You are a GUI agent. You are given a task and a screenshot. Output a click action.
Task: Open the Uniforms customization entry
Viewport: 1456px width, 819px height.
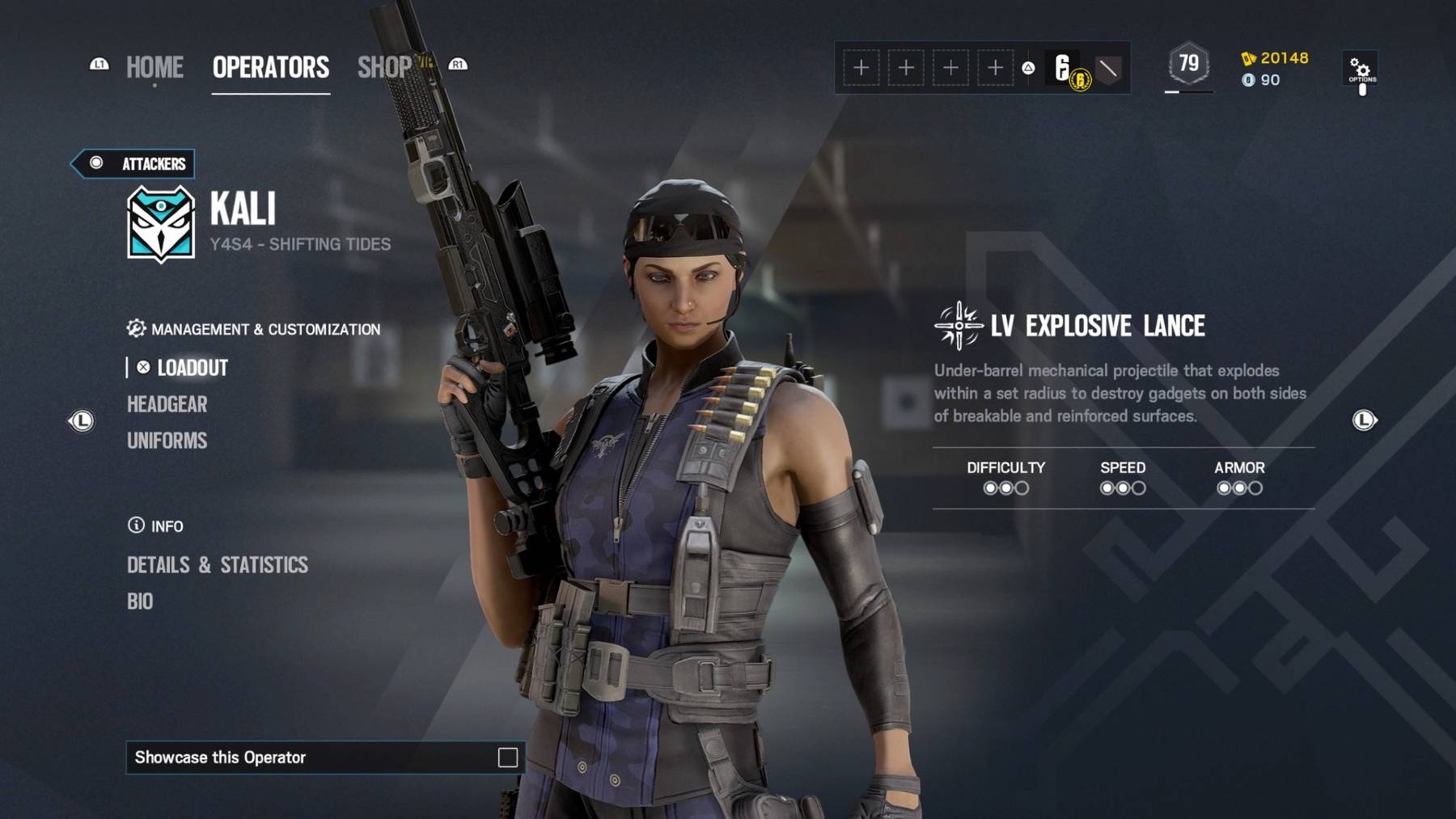tap(167, 441)
